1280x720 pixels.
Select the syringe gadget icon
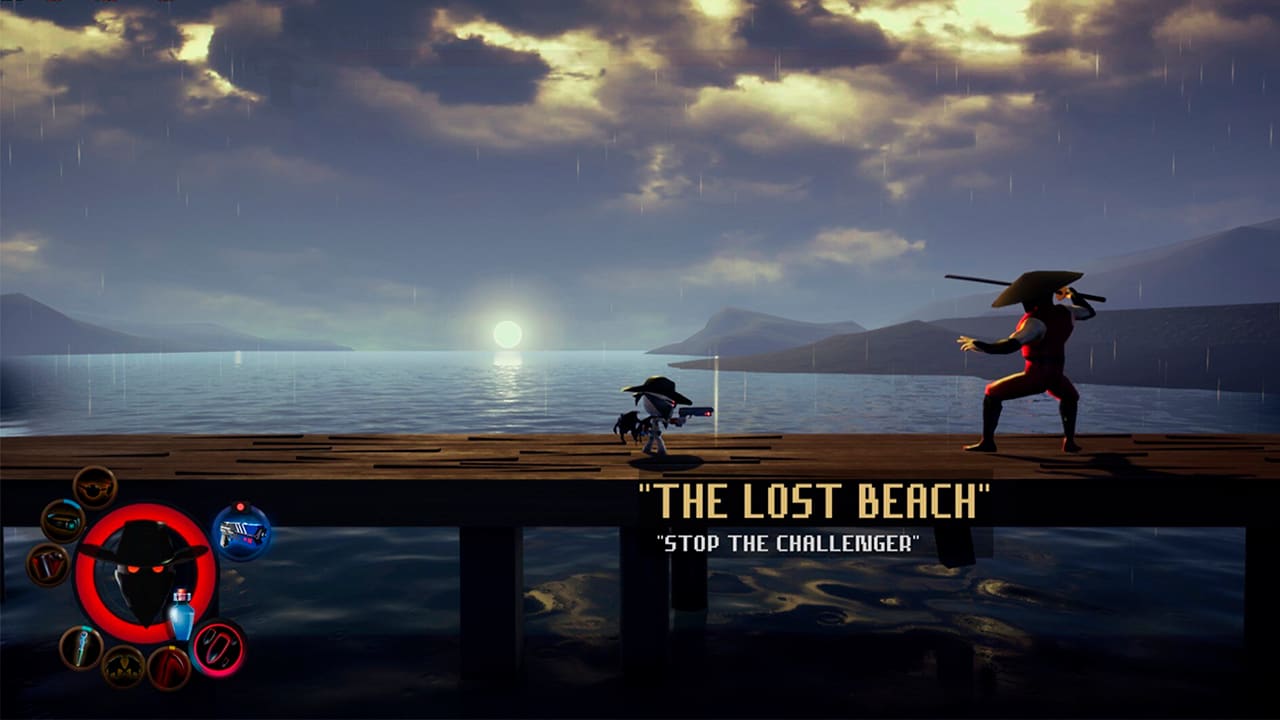(81, 648)
